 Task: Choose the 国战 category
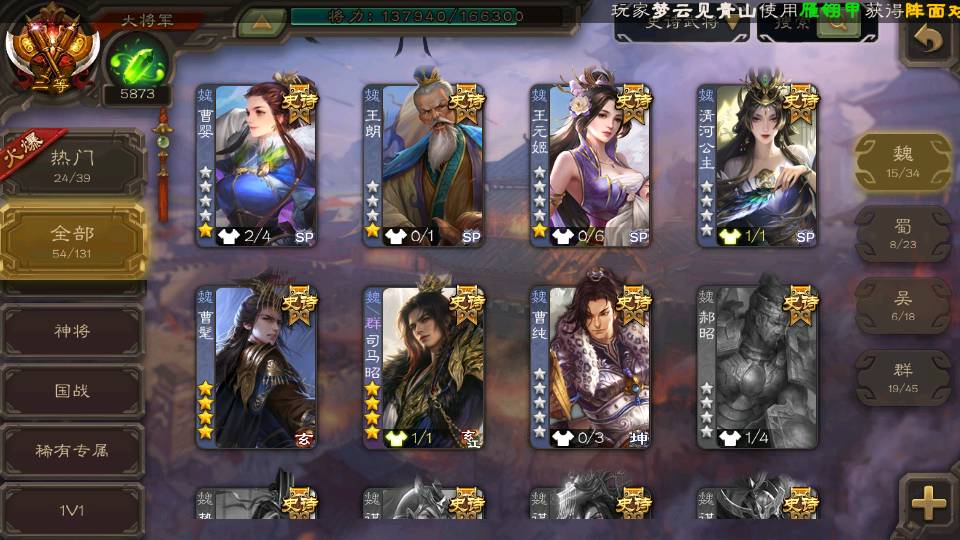point(72,390)
